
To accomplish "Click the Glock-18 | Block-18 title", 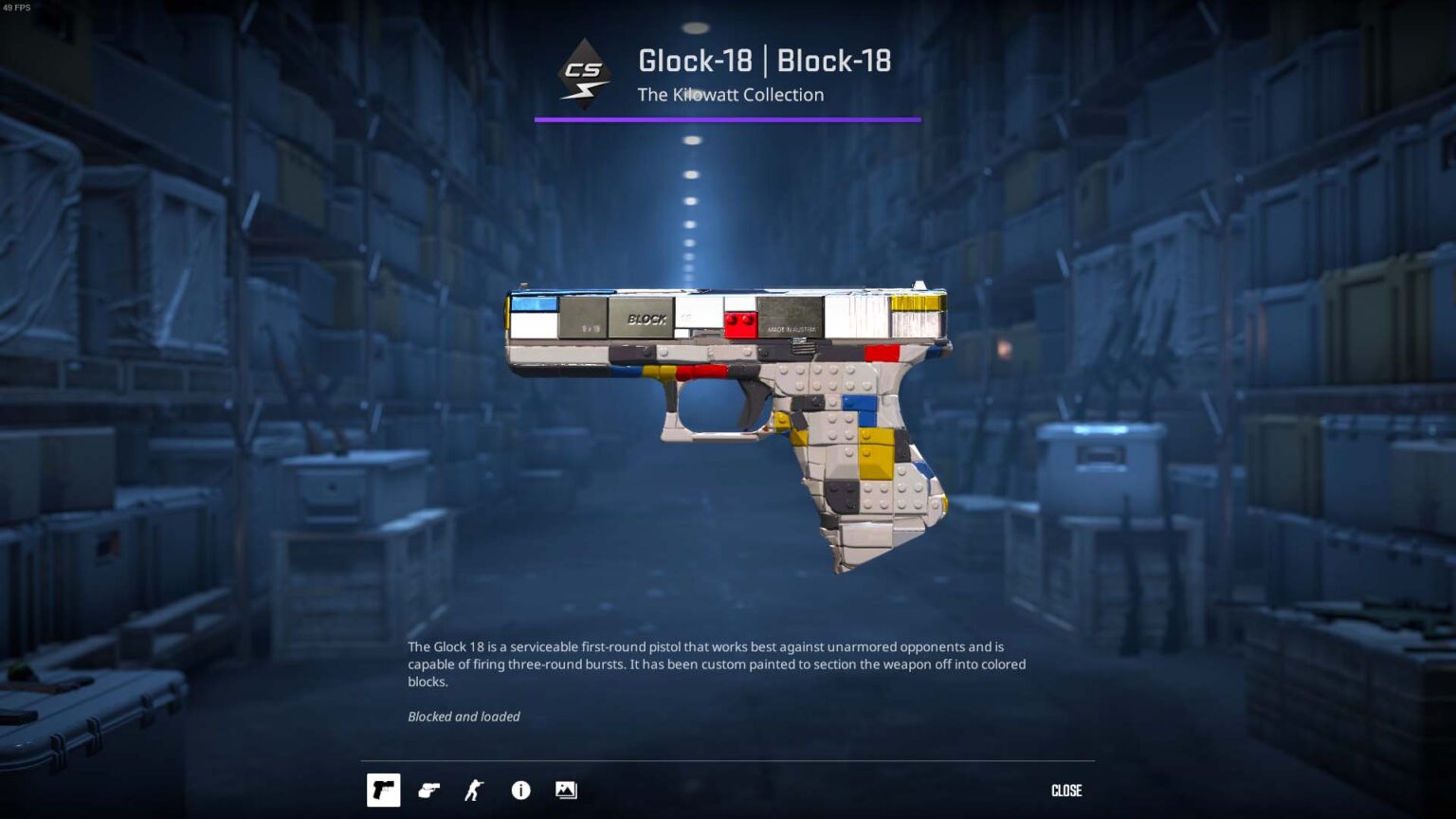I will tap(763, 61).
